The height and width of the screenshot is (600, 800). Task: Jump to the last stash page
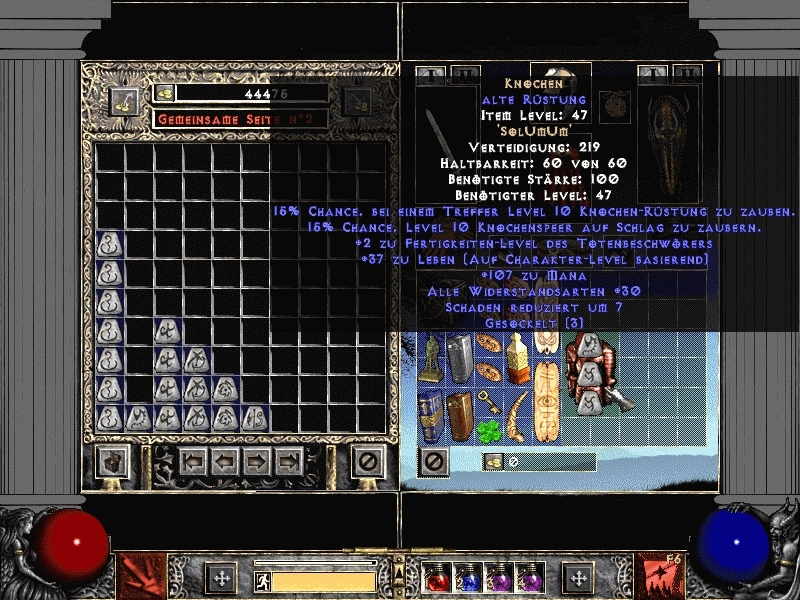(x=289, y=461)
